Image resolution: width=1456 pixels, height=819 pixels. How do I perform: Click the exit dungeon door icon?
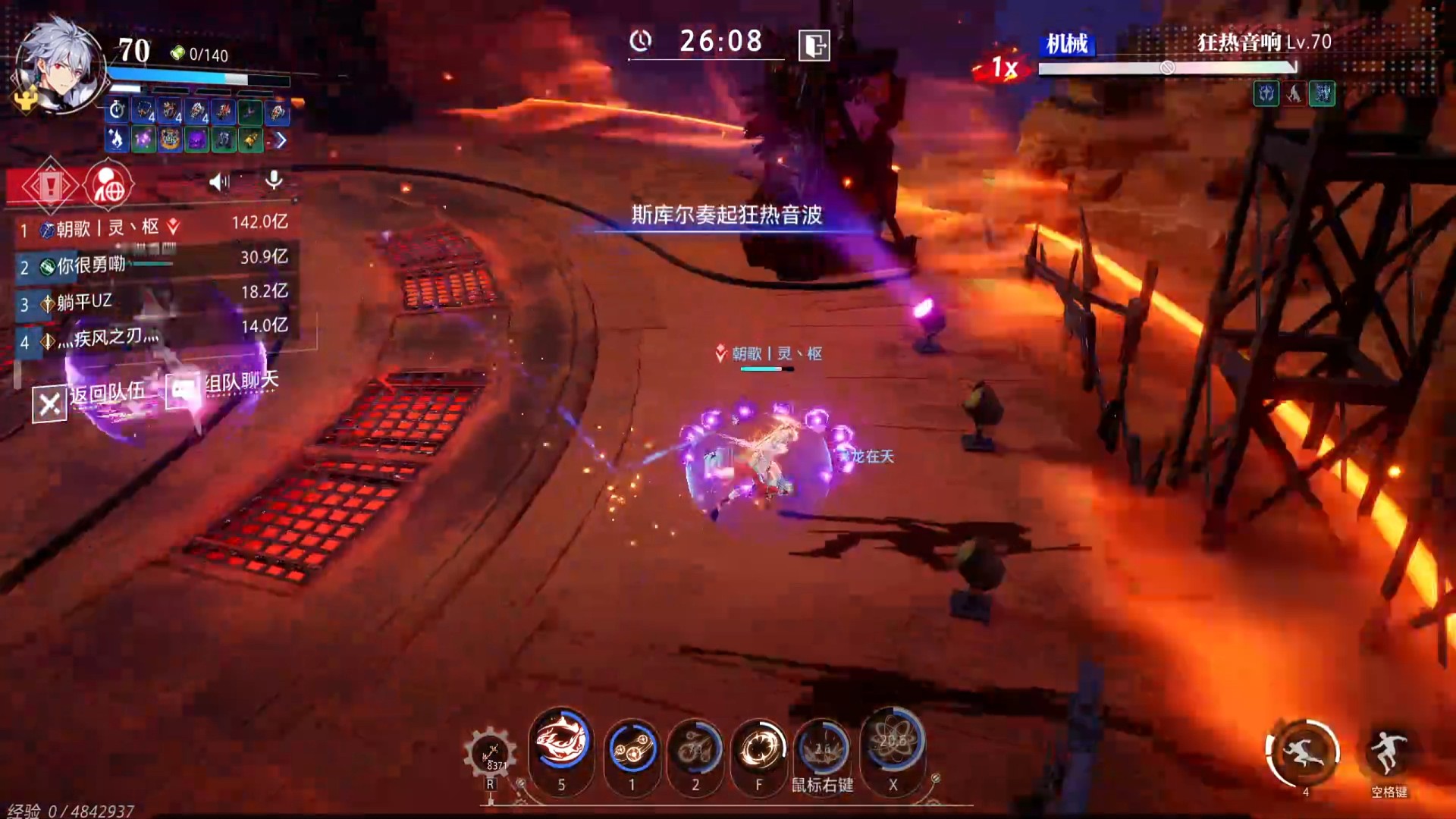pyautogui.click(x=814, y=45)
